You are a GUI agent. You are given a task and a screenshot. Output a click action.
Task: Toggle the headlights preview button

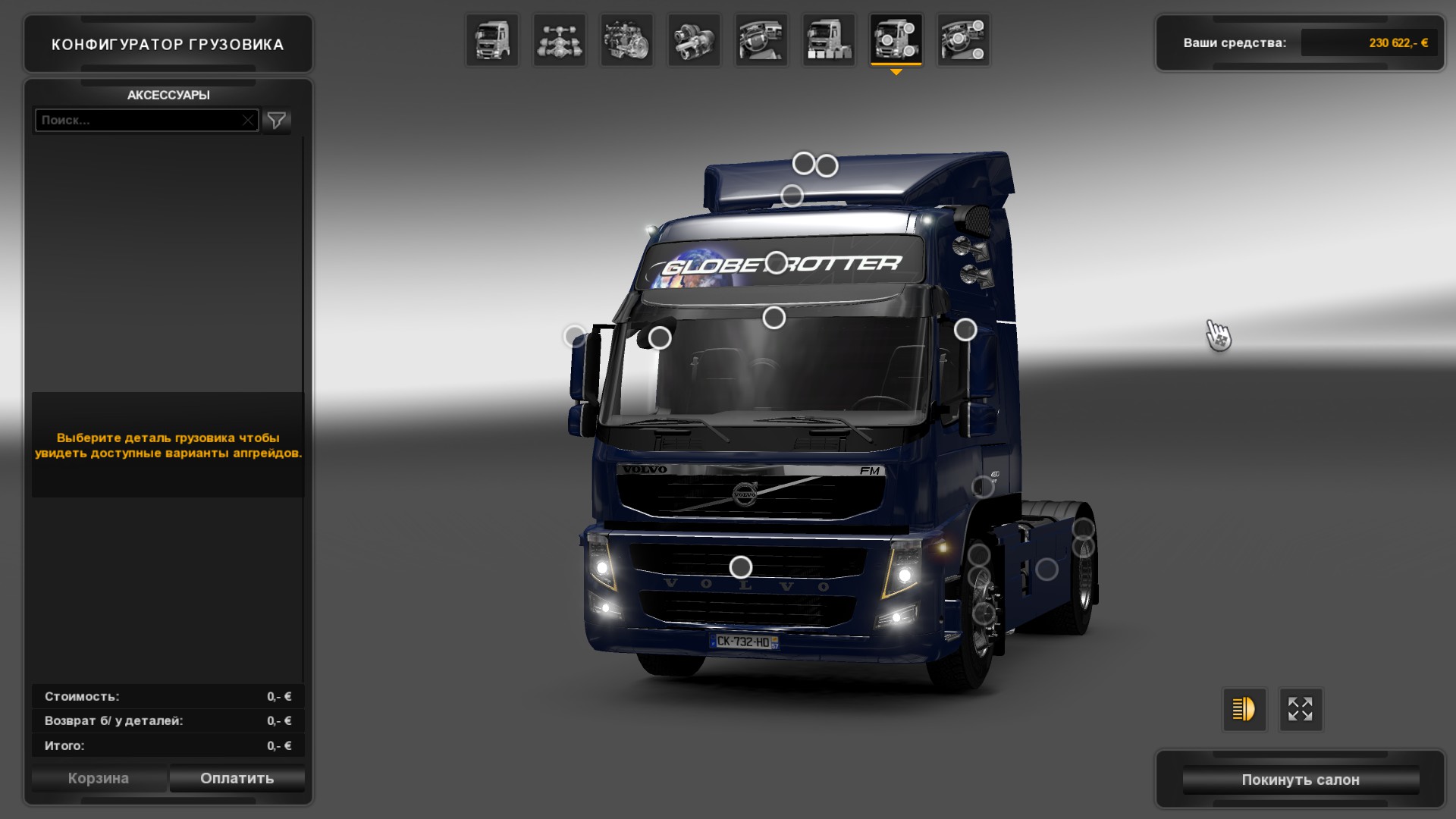1244,709
